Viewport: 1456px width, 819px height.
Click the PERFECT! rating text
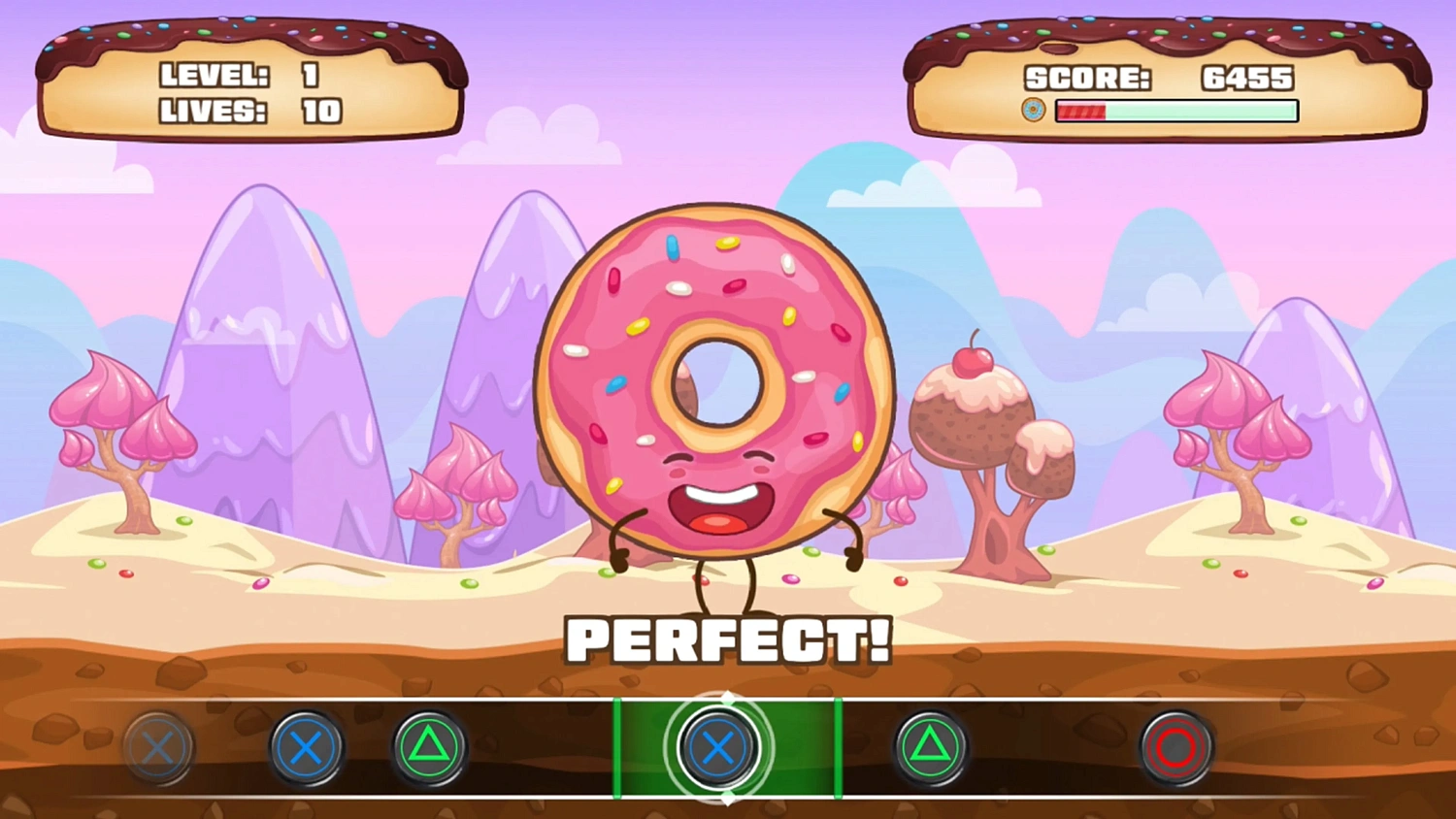tap(728, 640)
